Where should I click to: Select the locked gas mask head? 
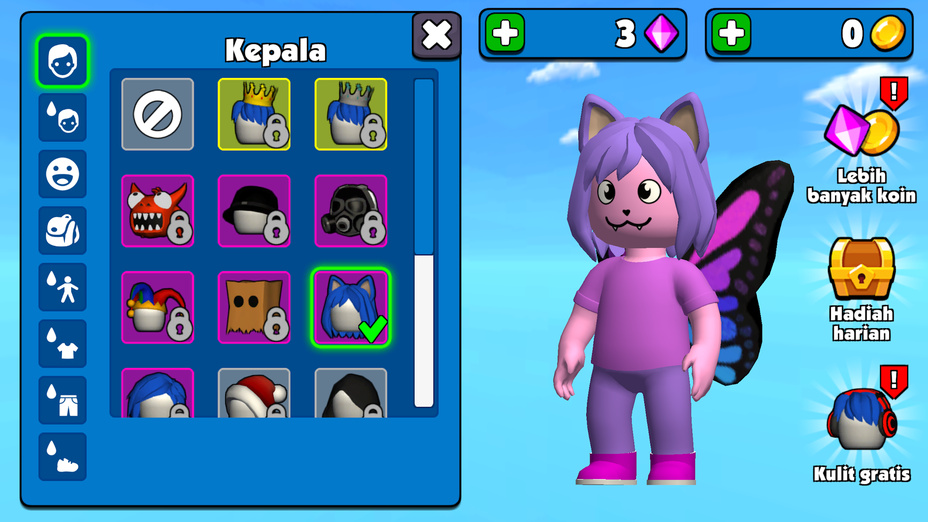coord(350,210)
